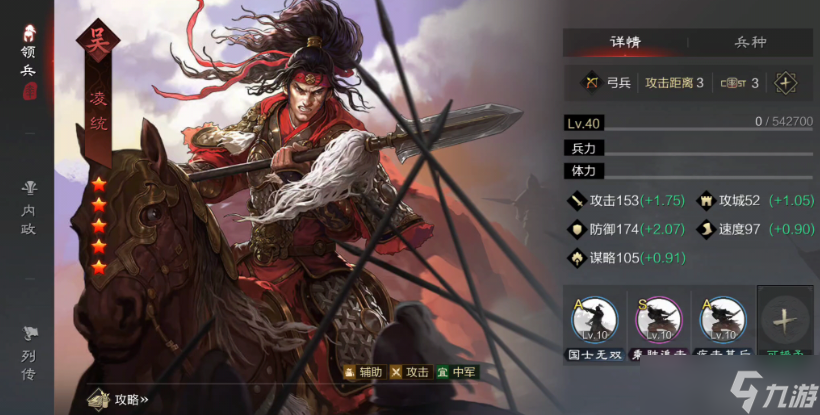Open the 攻略 strategy guide

[119, 399]
